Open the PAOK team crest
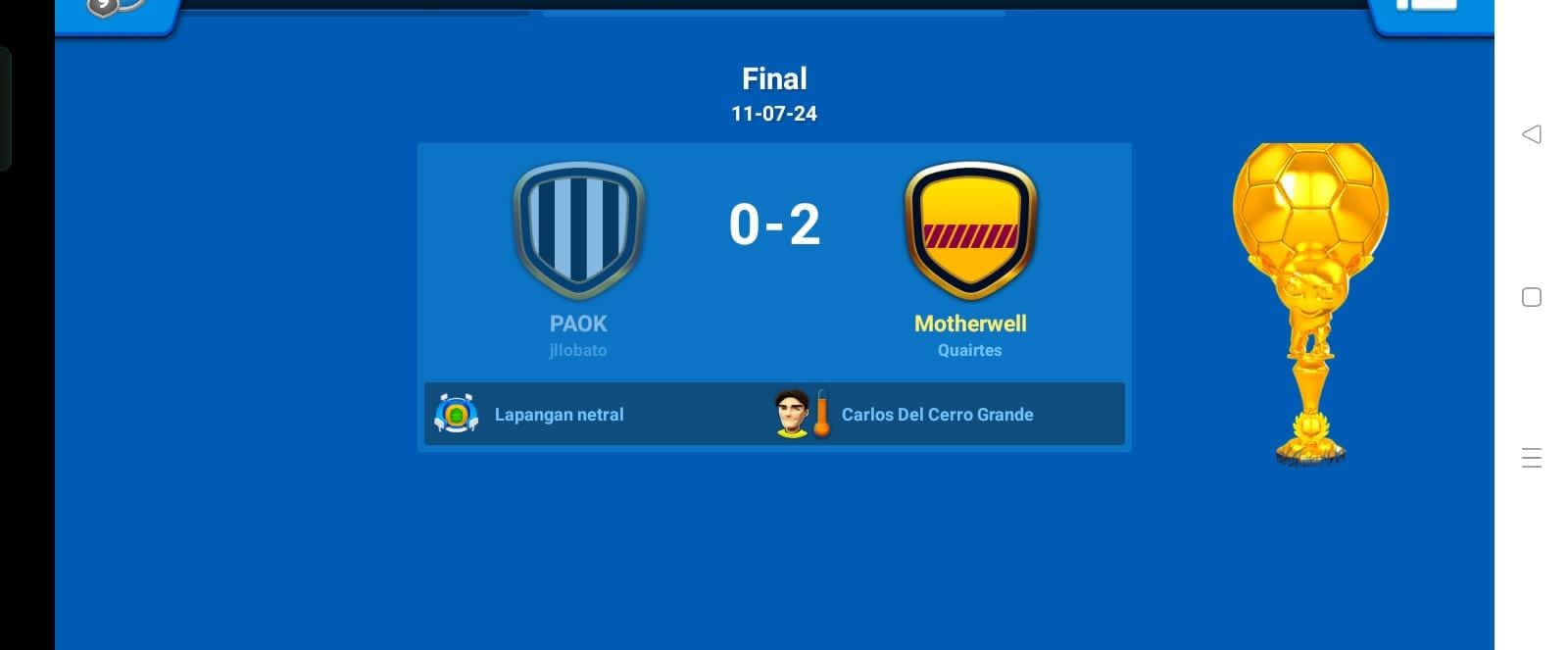 [x=578, y=230]
